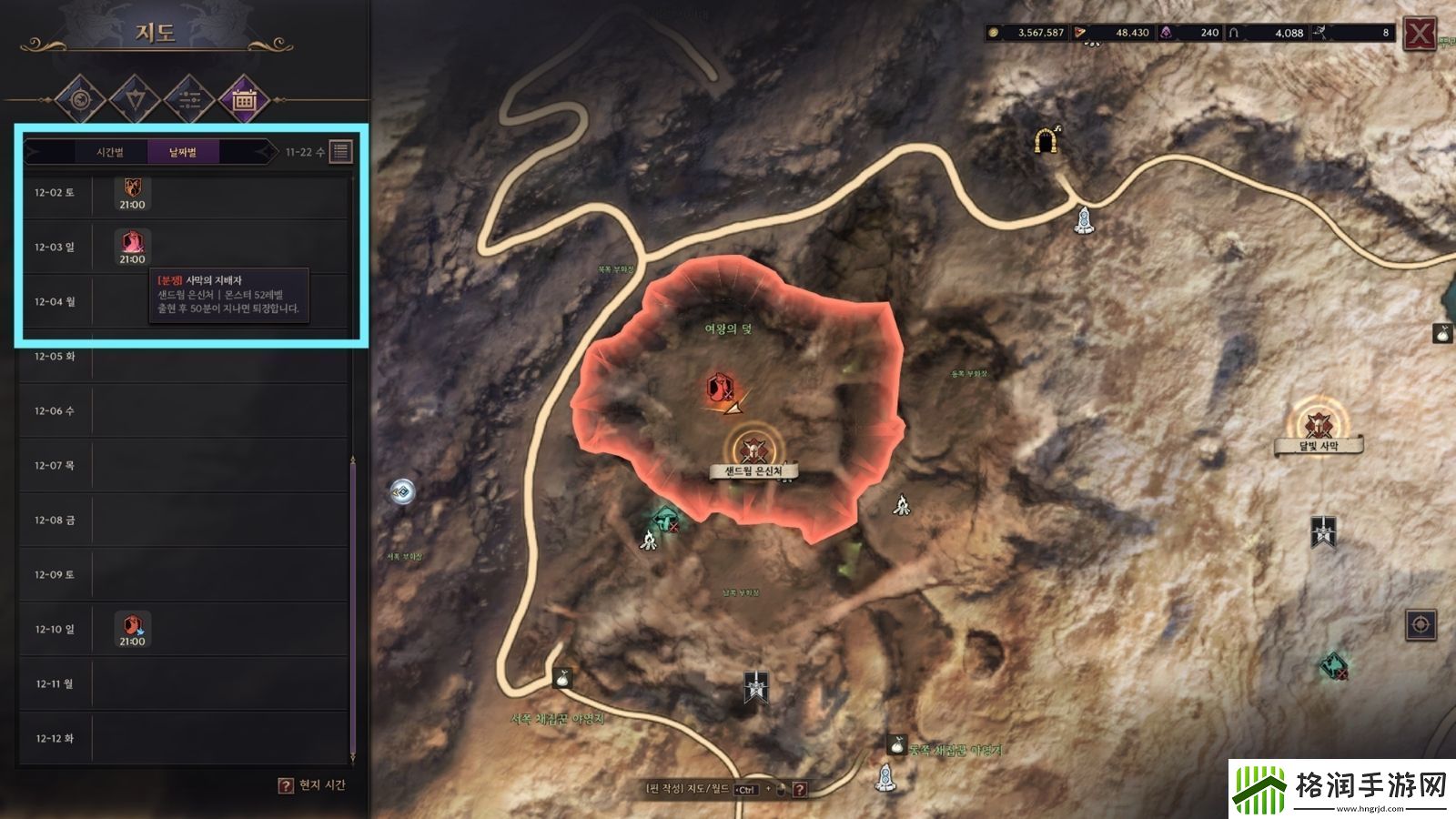Open the filter sliders tab icon

[189, 101]
